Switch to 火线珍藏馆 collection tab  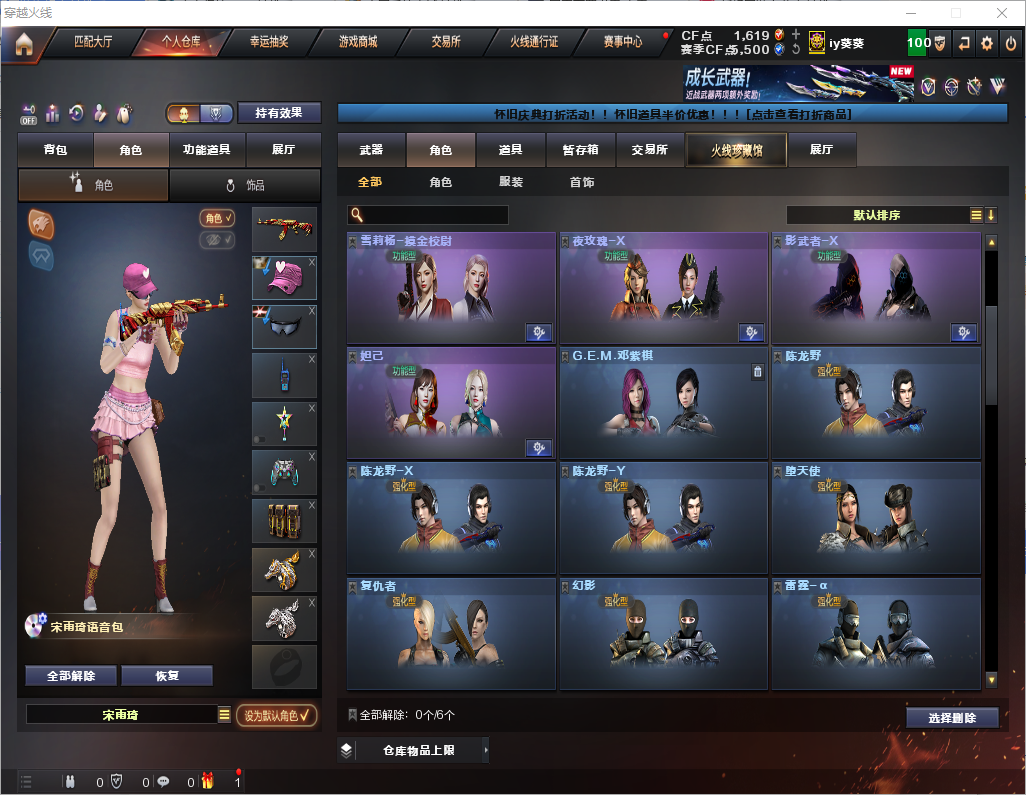(x=736, y=150)
